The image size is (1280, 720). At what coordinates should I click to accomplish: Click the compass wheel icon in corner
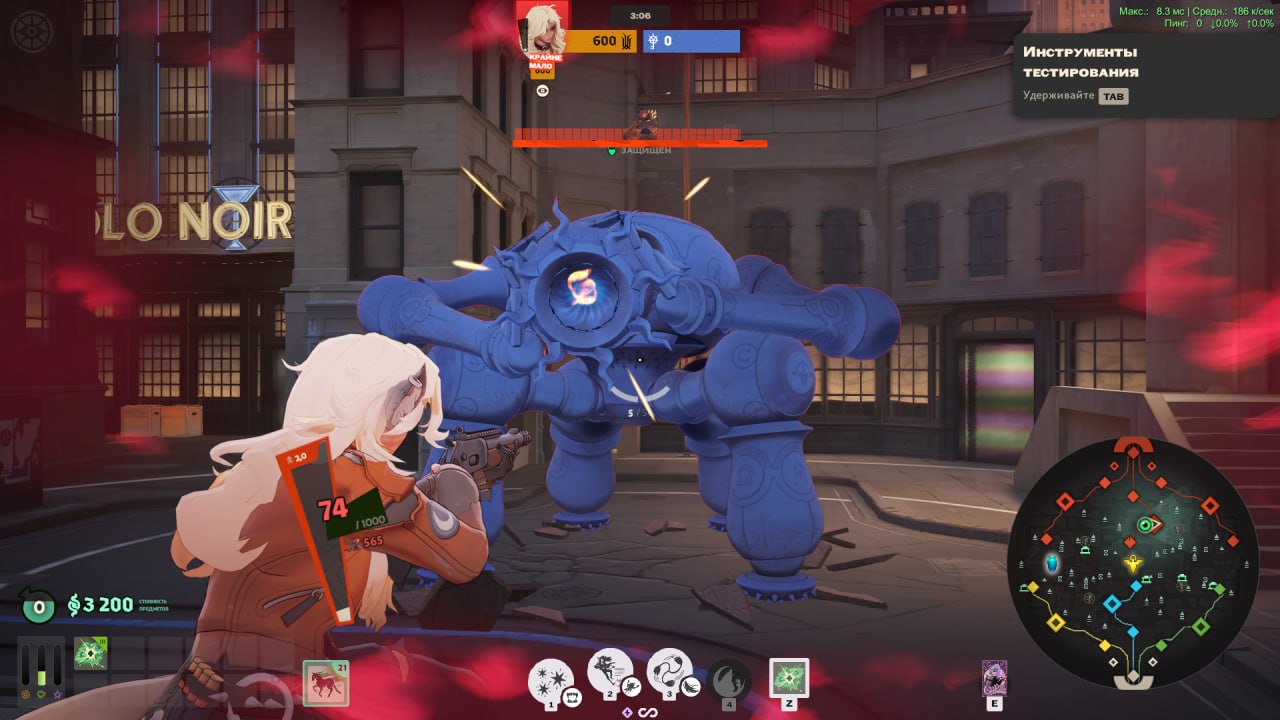31,31
